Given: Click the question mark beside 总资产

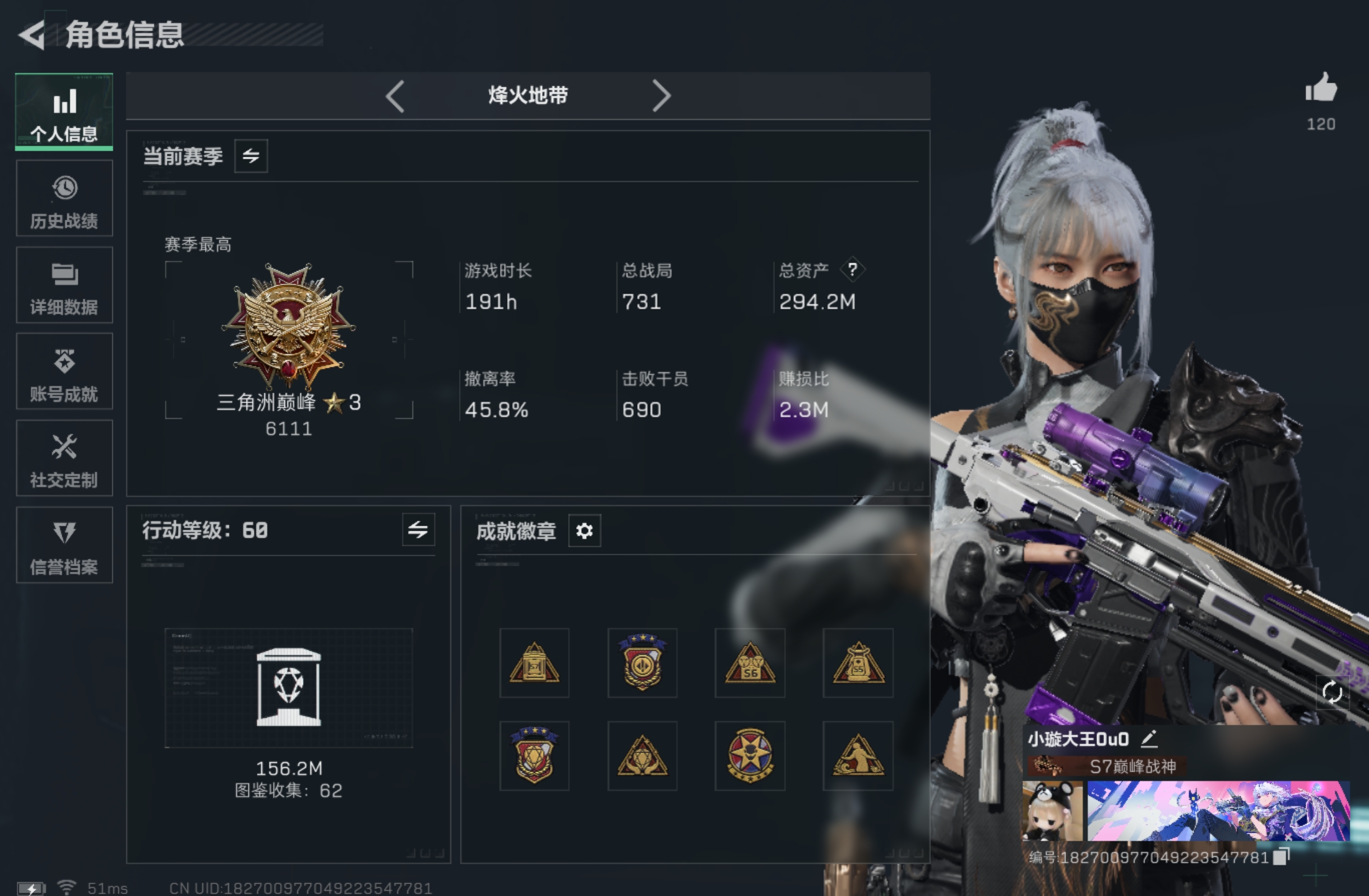Looking at the screenshot, I should (853, 270).
